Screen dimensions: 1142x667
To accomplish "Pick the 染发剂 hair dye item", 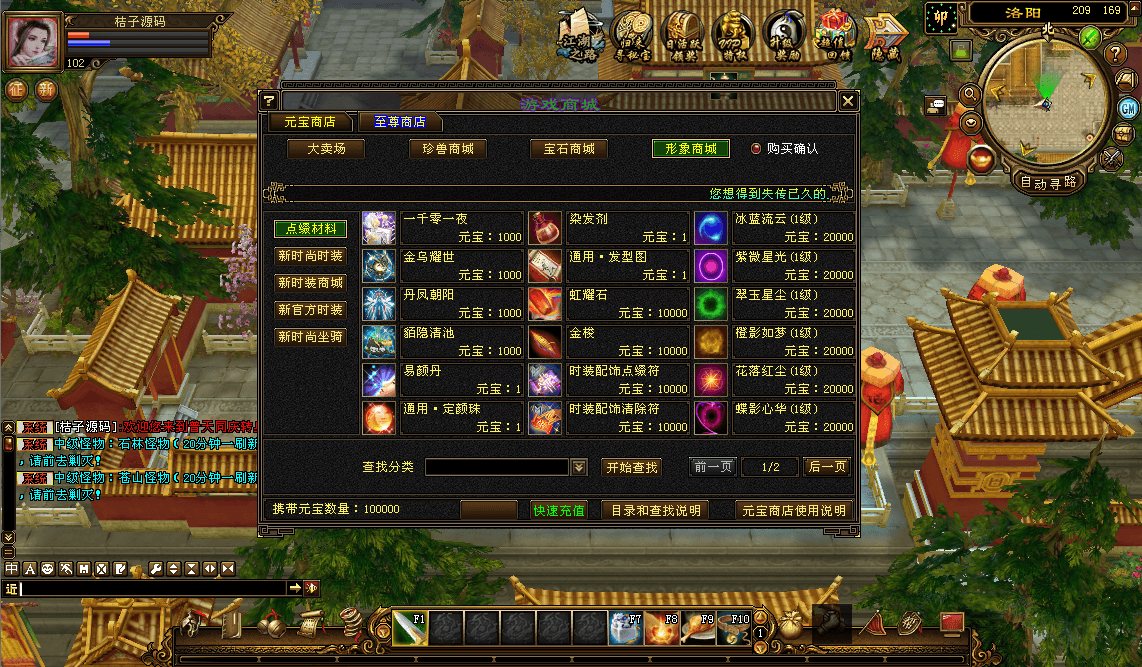I will coord(608,228).
